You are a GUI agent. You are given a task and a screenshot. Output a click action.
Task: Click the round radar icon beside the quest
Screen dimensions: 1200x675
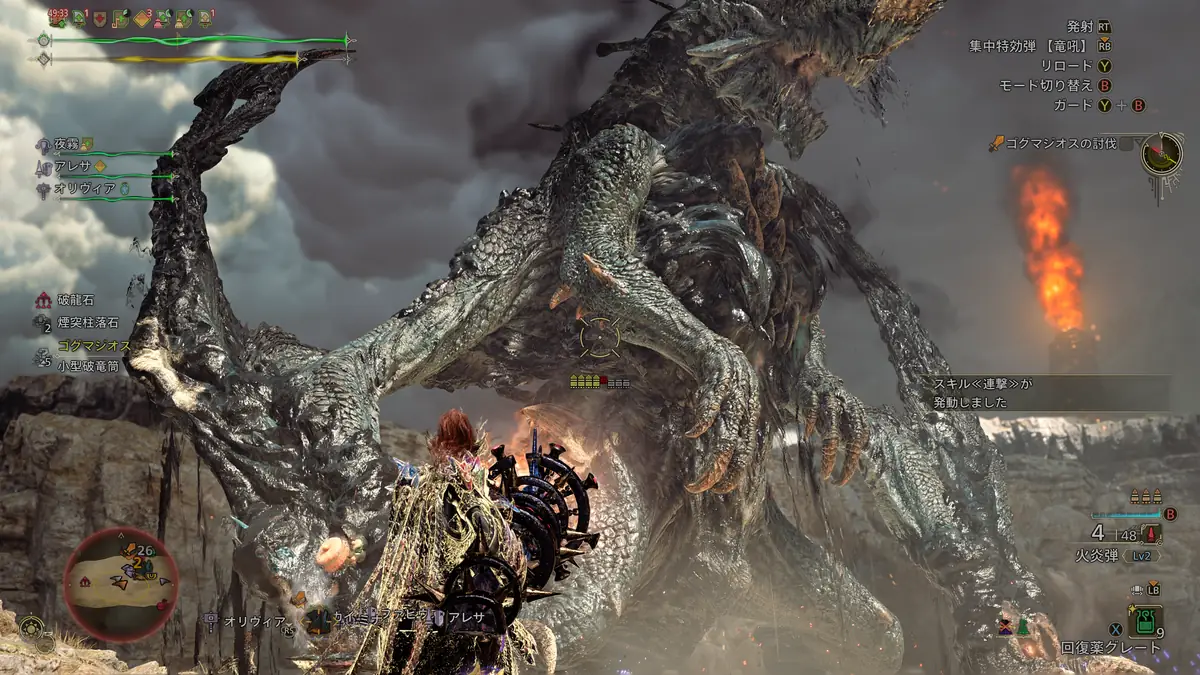coord(1162,152)
